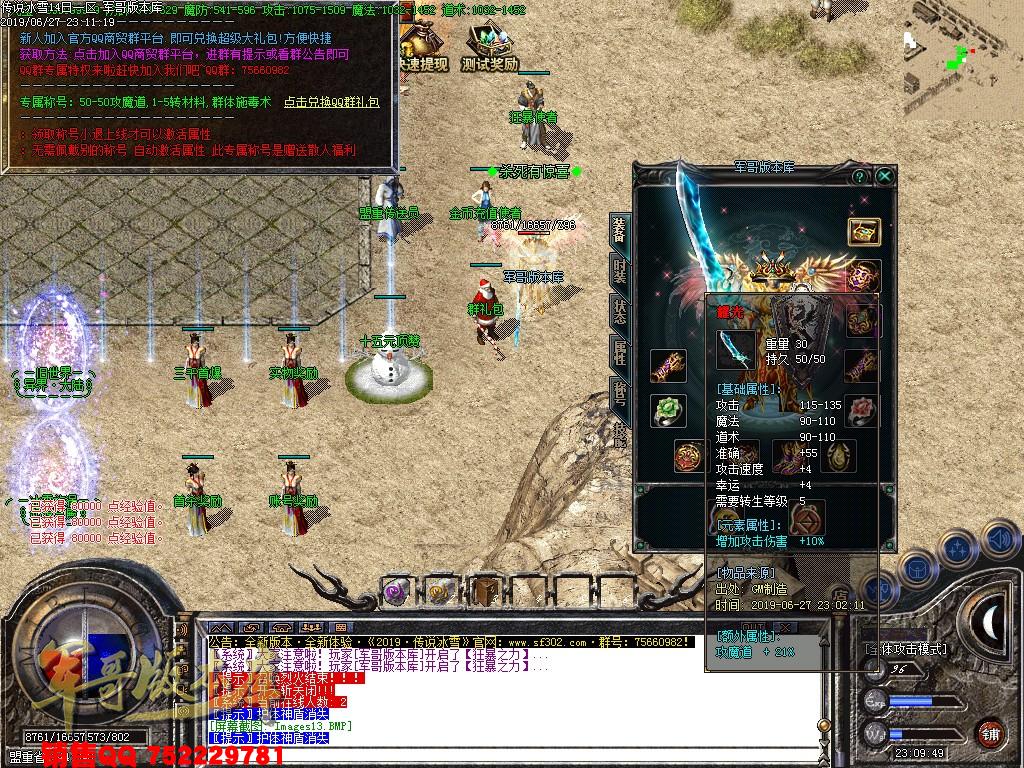Select the green gem ring slot
The image size is (1024, 768).
click(x=667, y=410)
